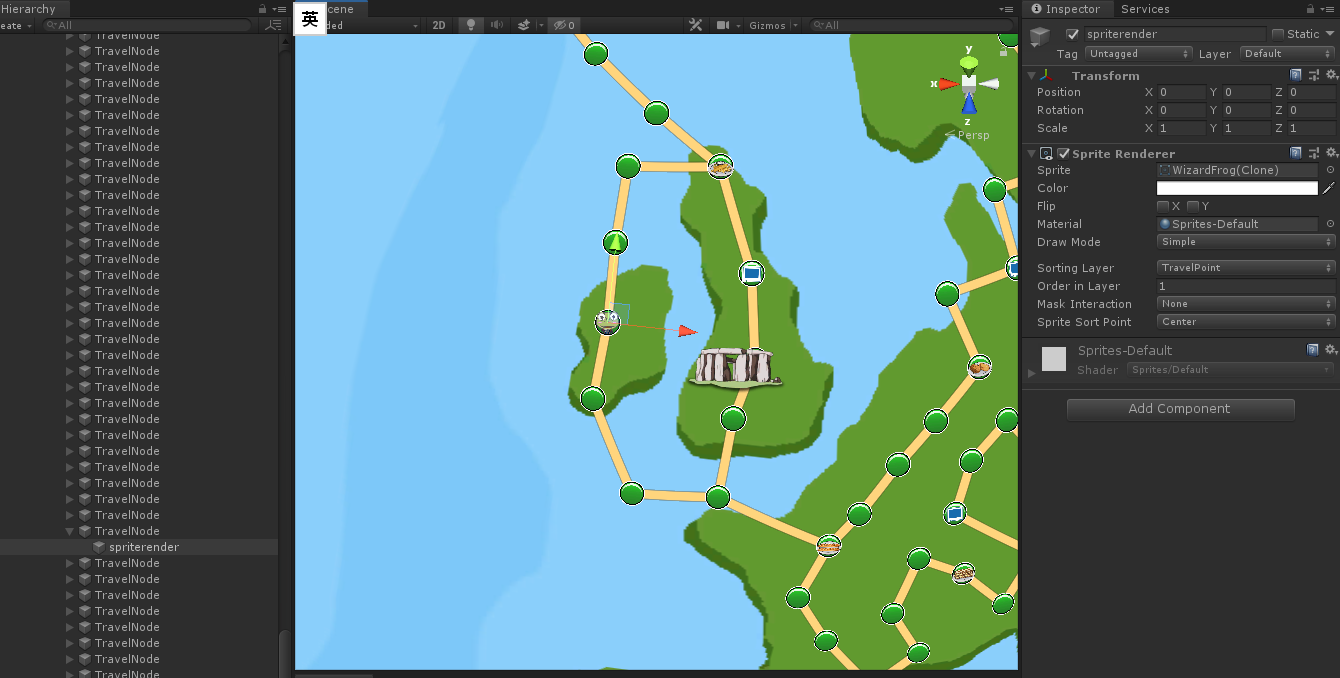Viewport: 1340px width, 678px height.
Task: Open the Sprite Sort Point dropdown
Action: pos(1246,322)
